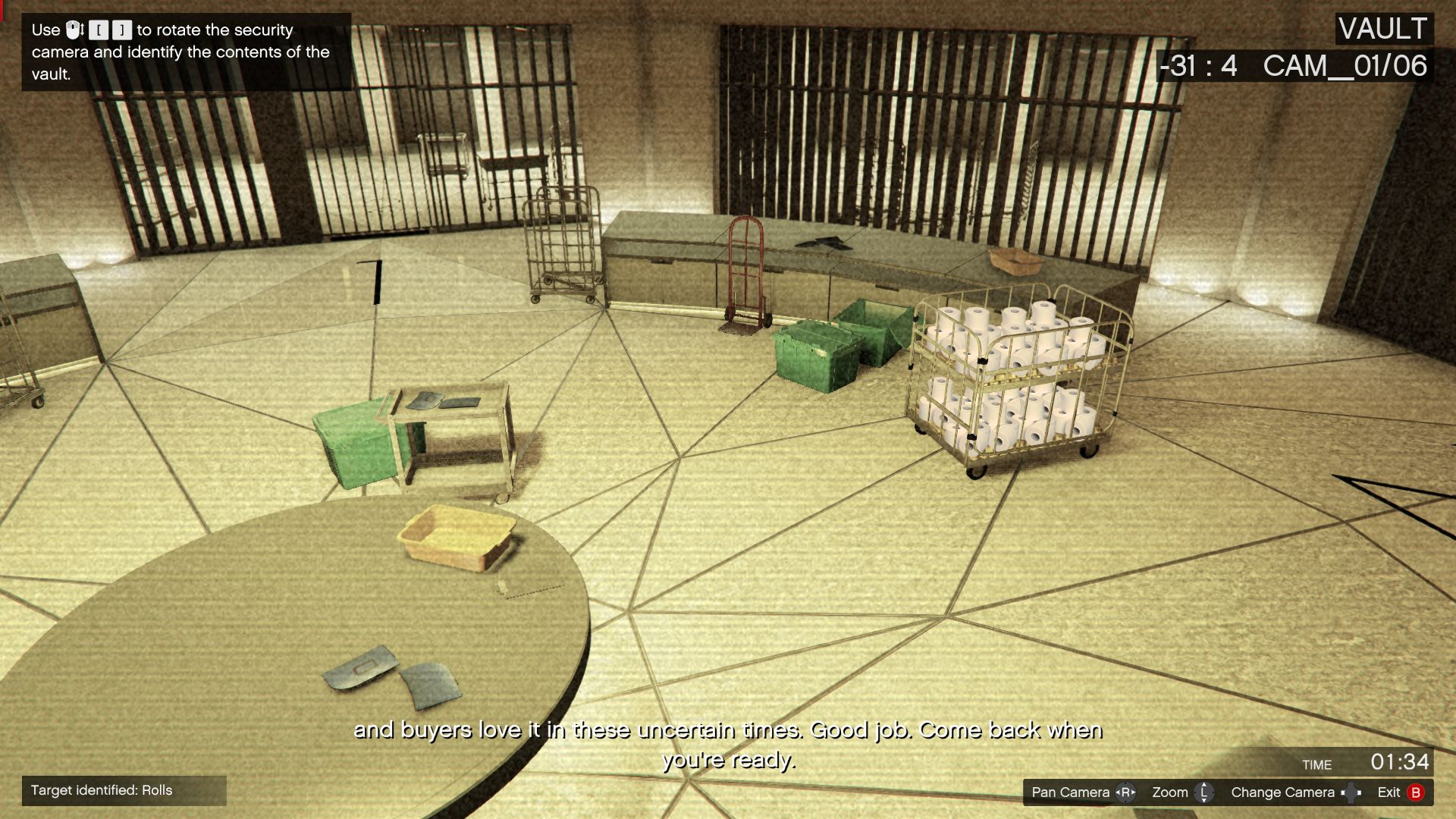Click the left bracket key icon in tutorial box

tap(100, 31)
